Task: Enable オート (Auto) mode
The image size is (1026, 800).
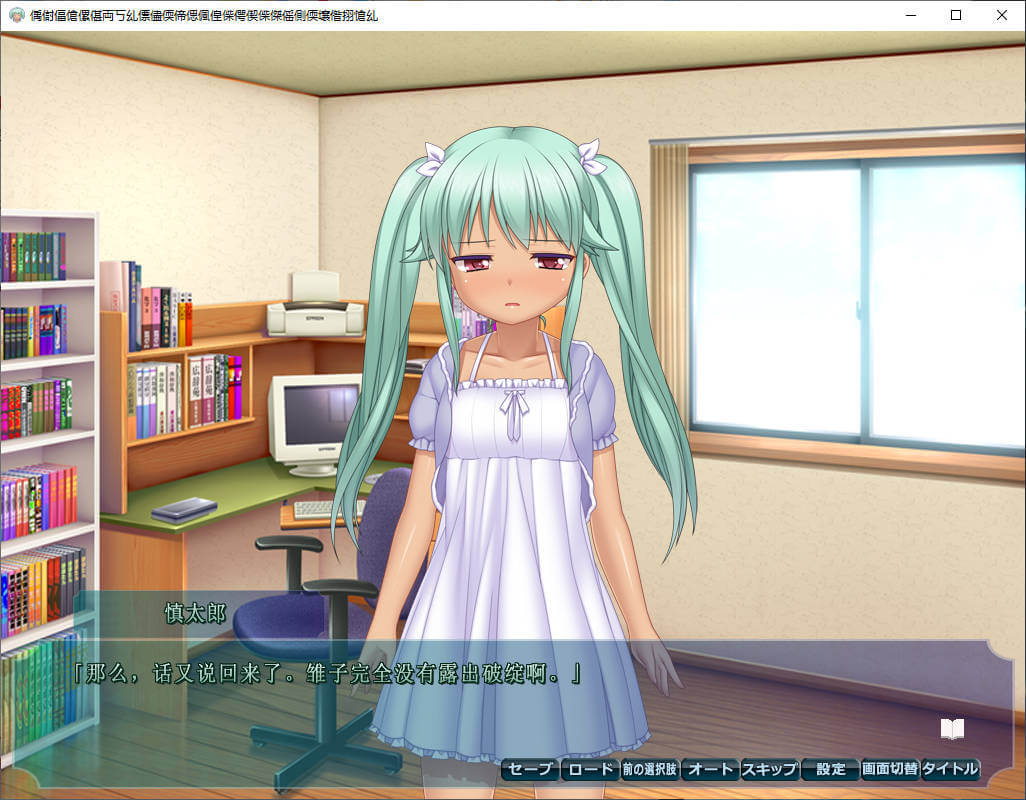Action: (709, 769)
